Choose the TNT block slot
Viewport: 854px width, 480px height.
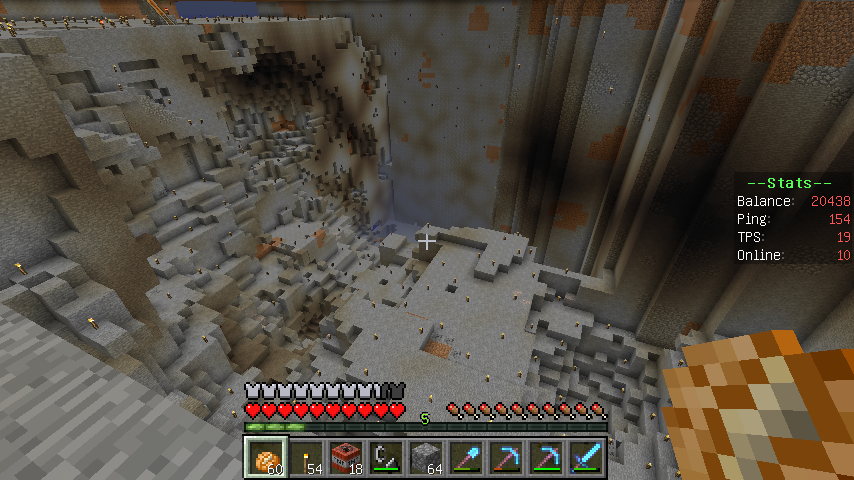tap(347, 458)
